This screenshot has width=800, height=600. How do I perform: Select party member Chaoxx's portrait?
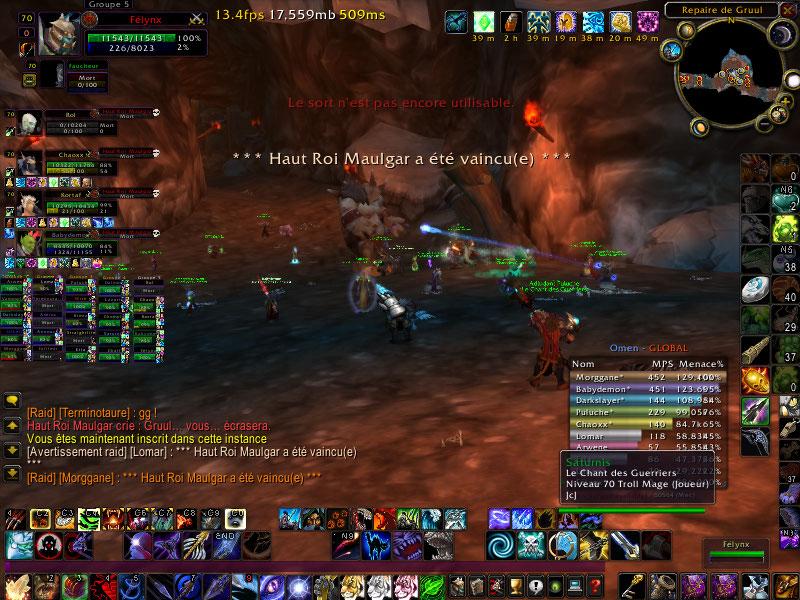(x=28, y=161)
